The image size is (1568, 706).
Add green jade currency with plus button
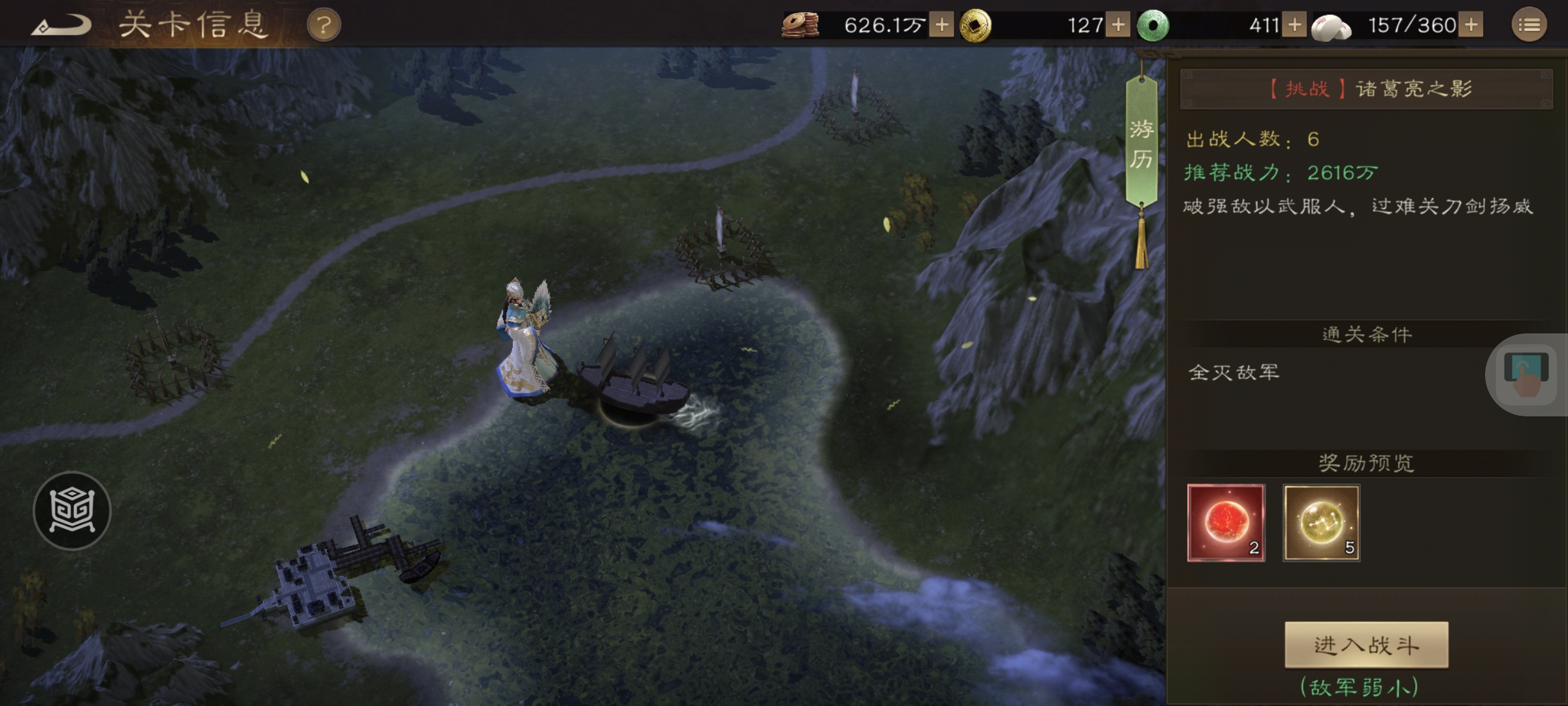click(1294, 25)
